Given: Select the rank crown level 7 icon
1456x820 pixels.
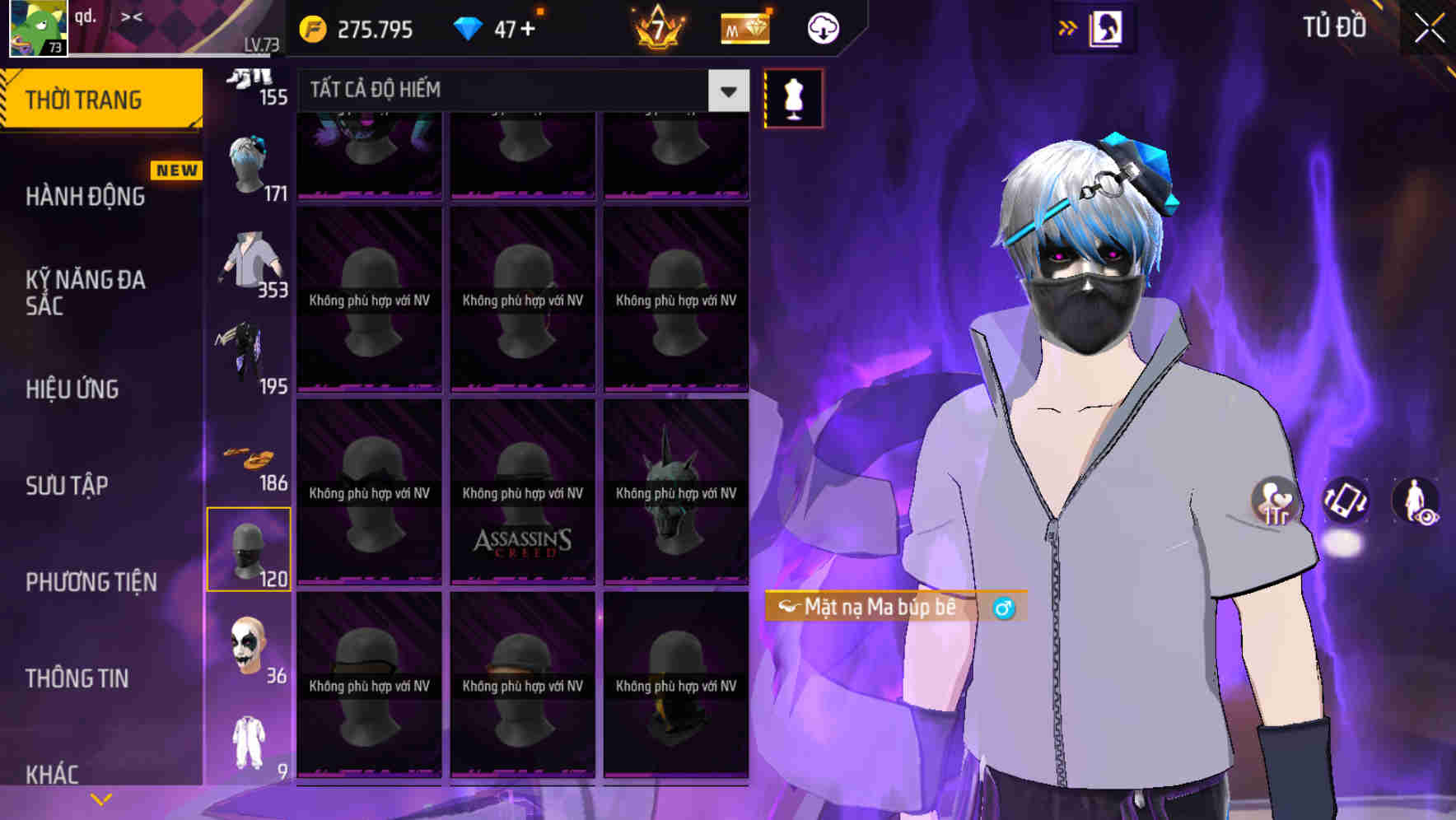Looking at the screenshot, I should pyautogui.click(x=656, y=27).
